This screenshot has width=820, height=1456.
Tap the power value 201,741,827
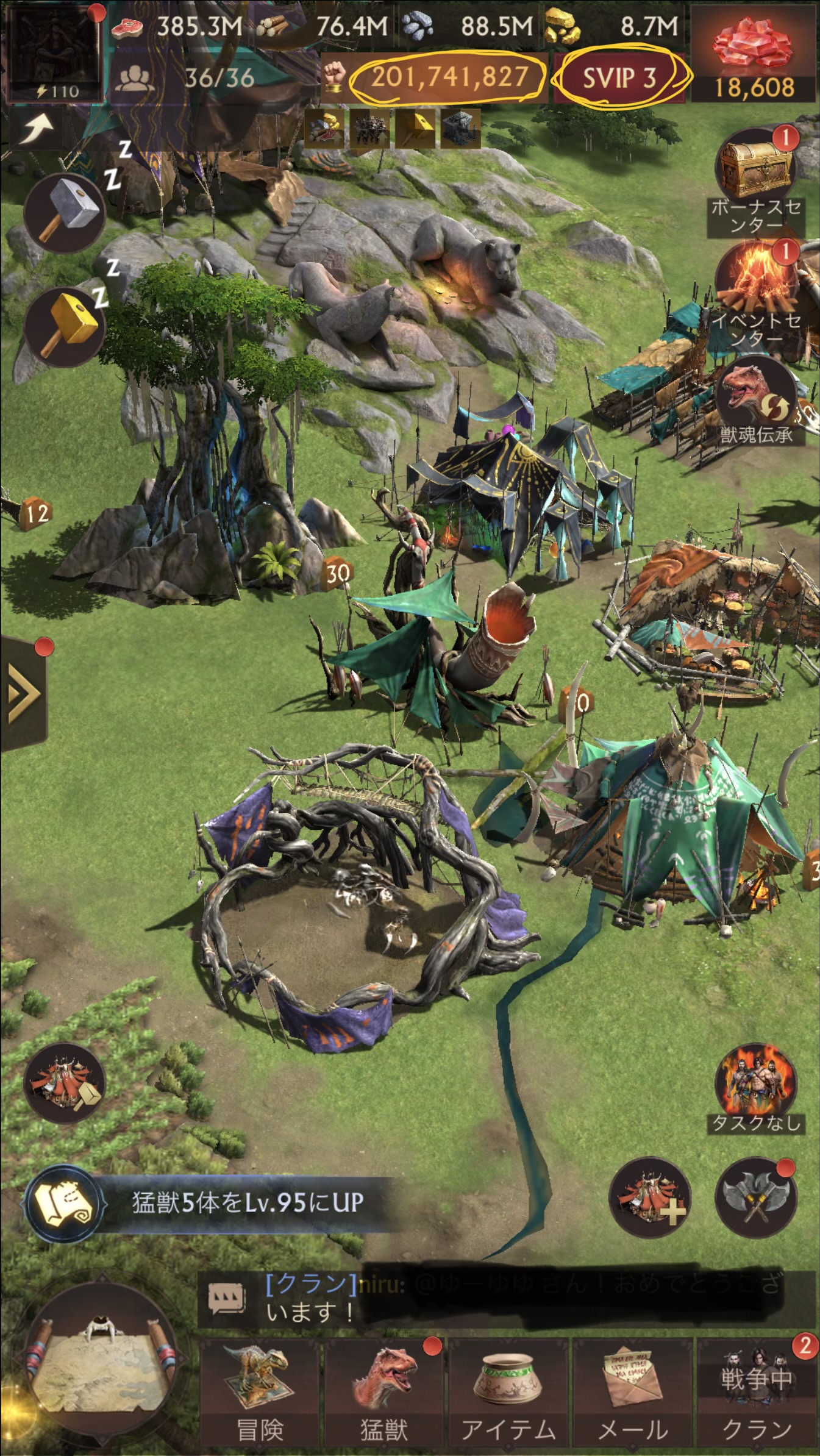(x=449, y=78)
